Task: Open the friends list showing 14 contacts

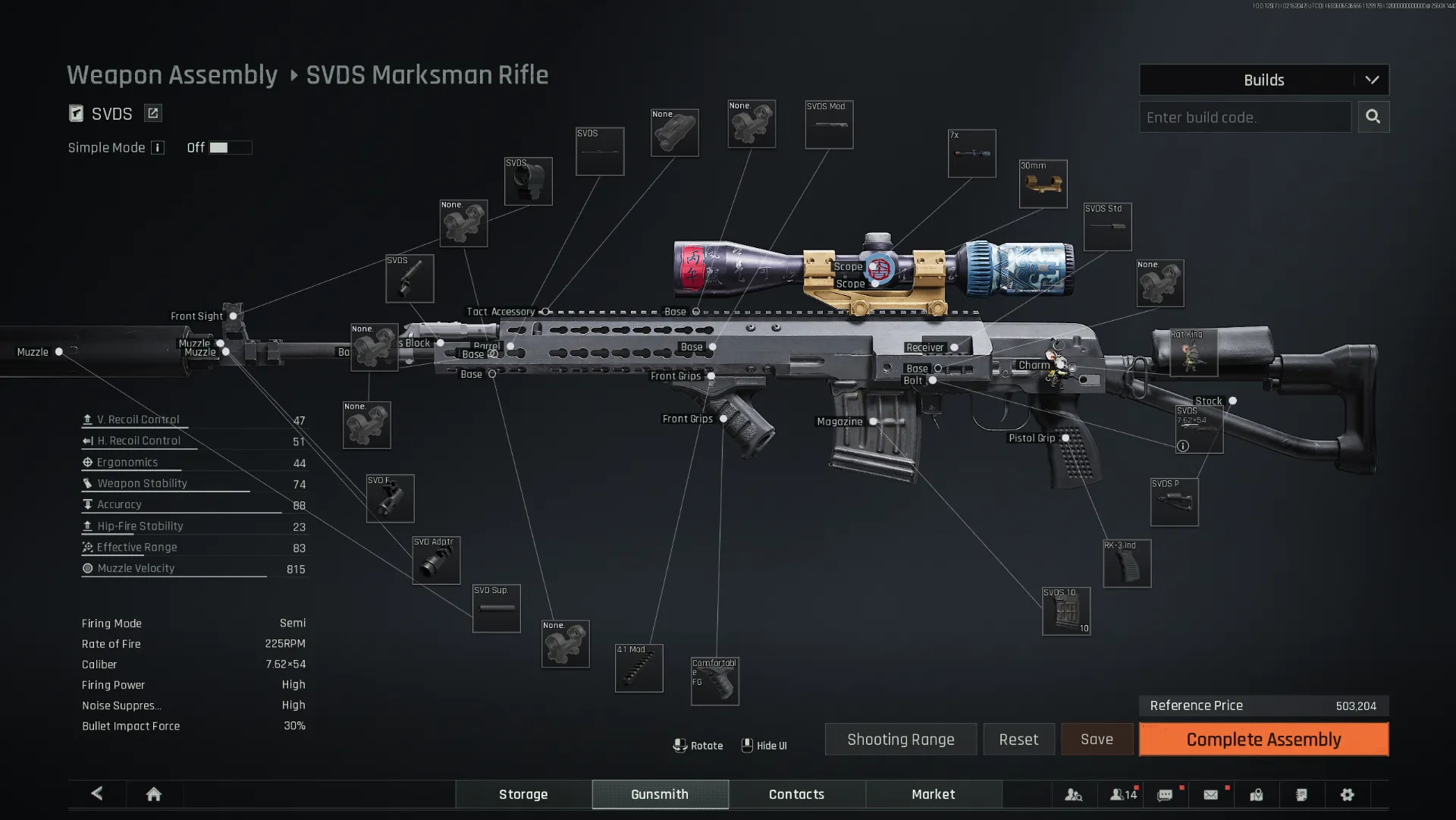Action: point(1122,794)
